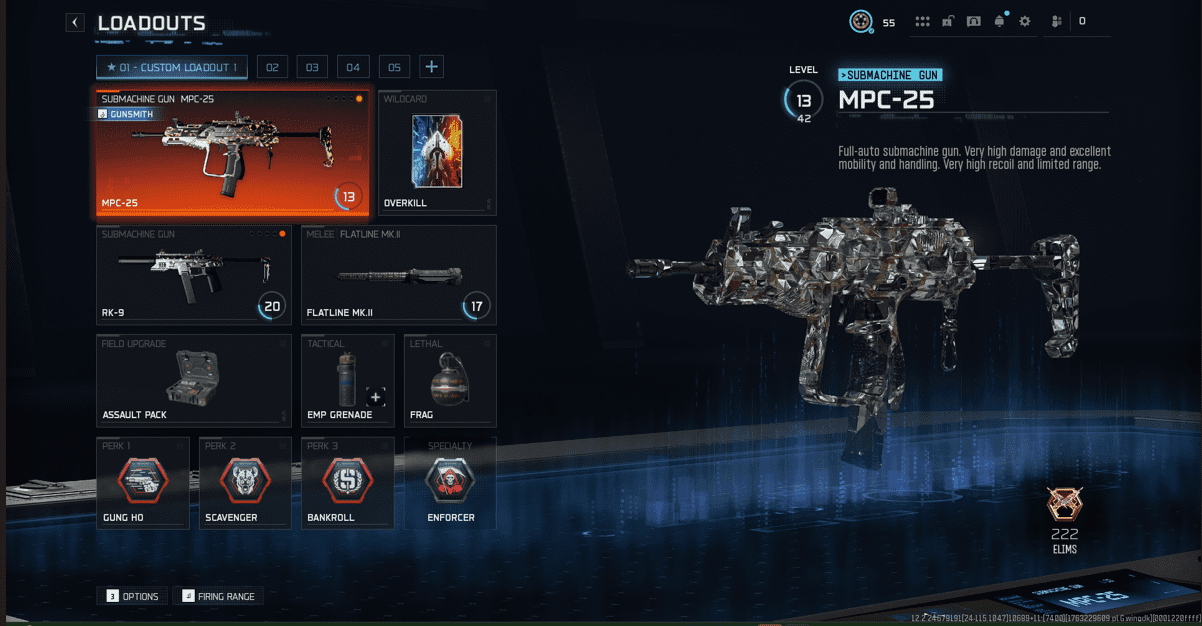Switch to loadout 03 tab
The image size is (1202, 626).
click(x=312, y=67)
